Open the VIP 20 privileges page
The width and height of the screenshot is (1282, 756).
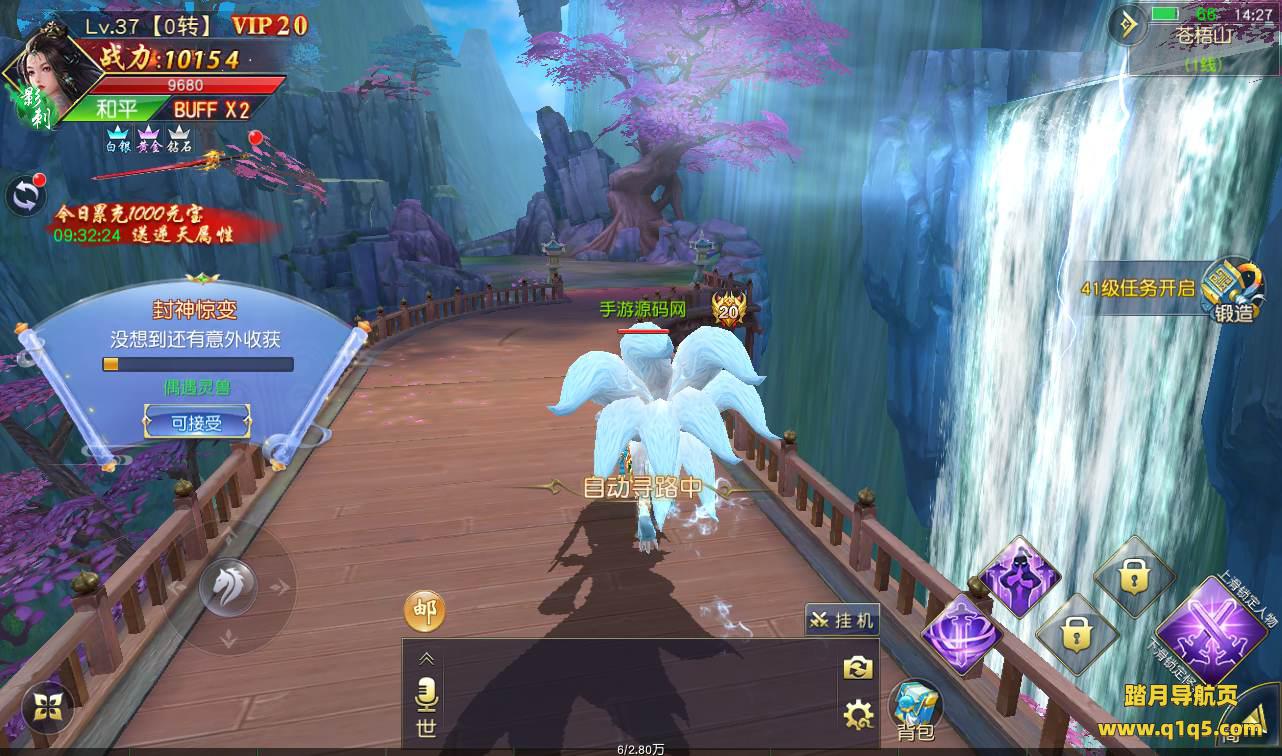point(269,26)
